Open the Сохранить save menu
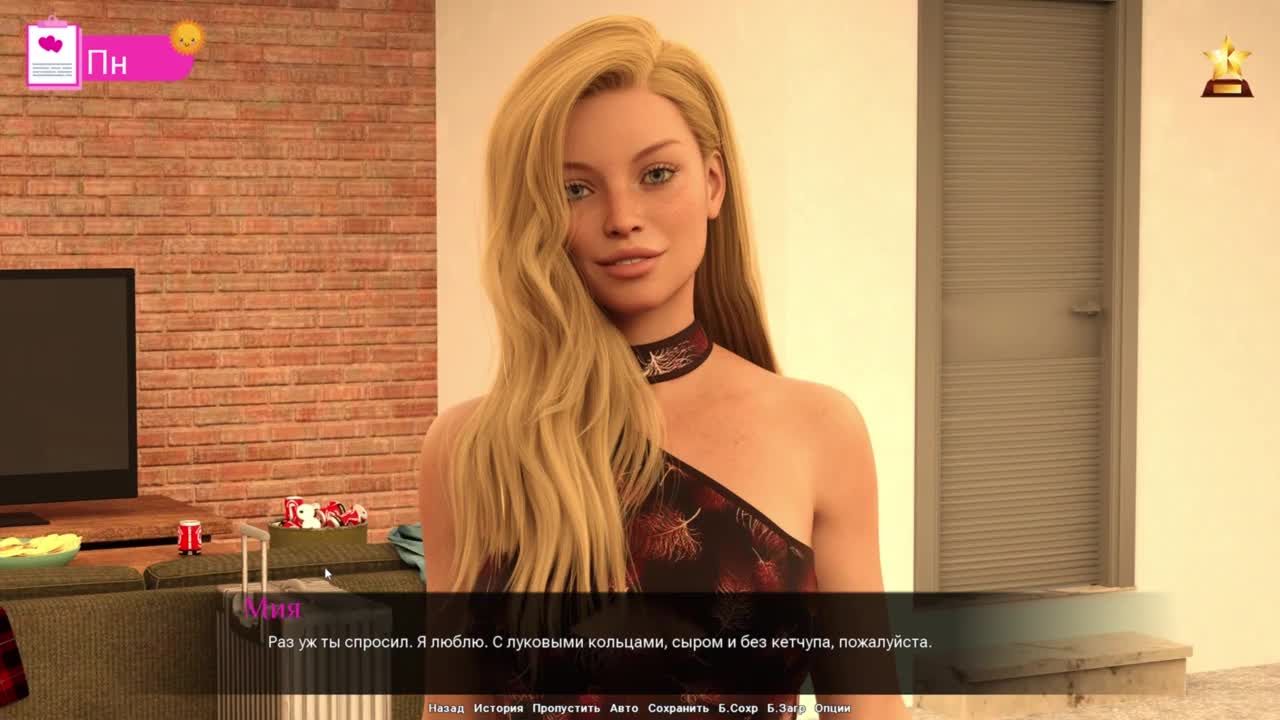This screenshot has height=720, width=1280. click(678, 708)
